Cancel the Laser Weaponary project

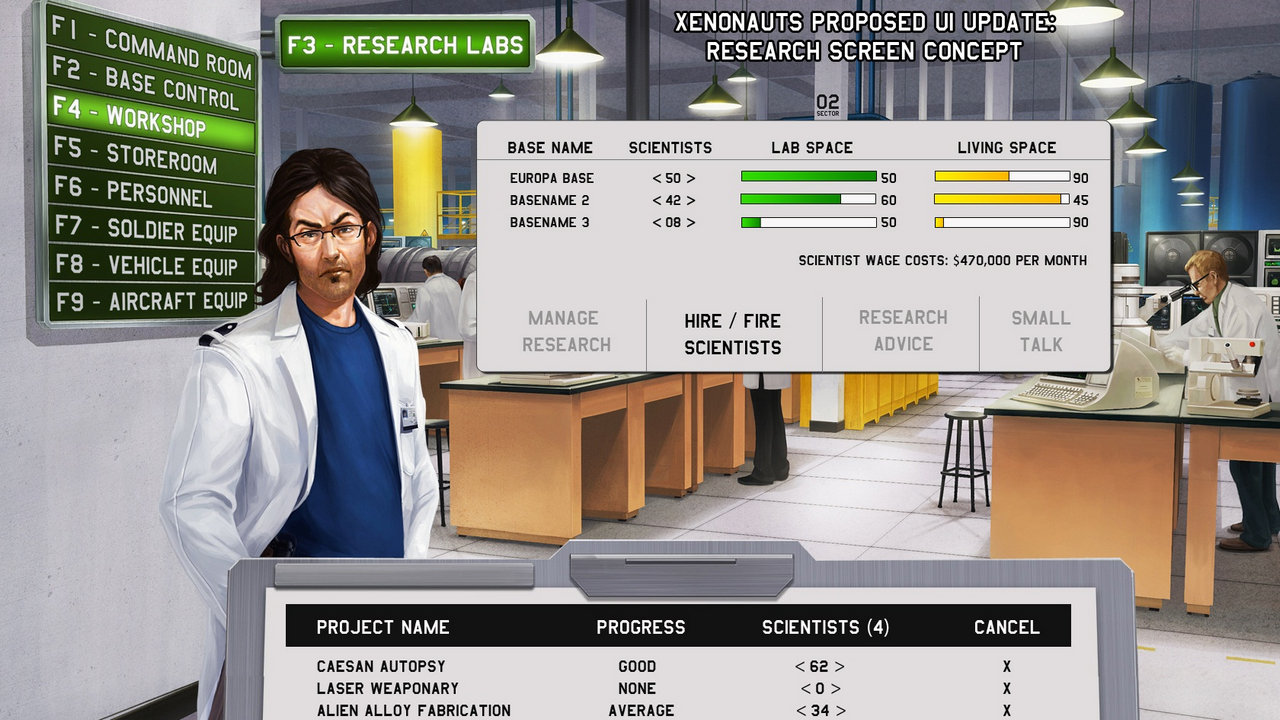tap(1006, 688)
